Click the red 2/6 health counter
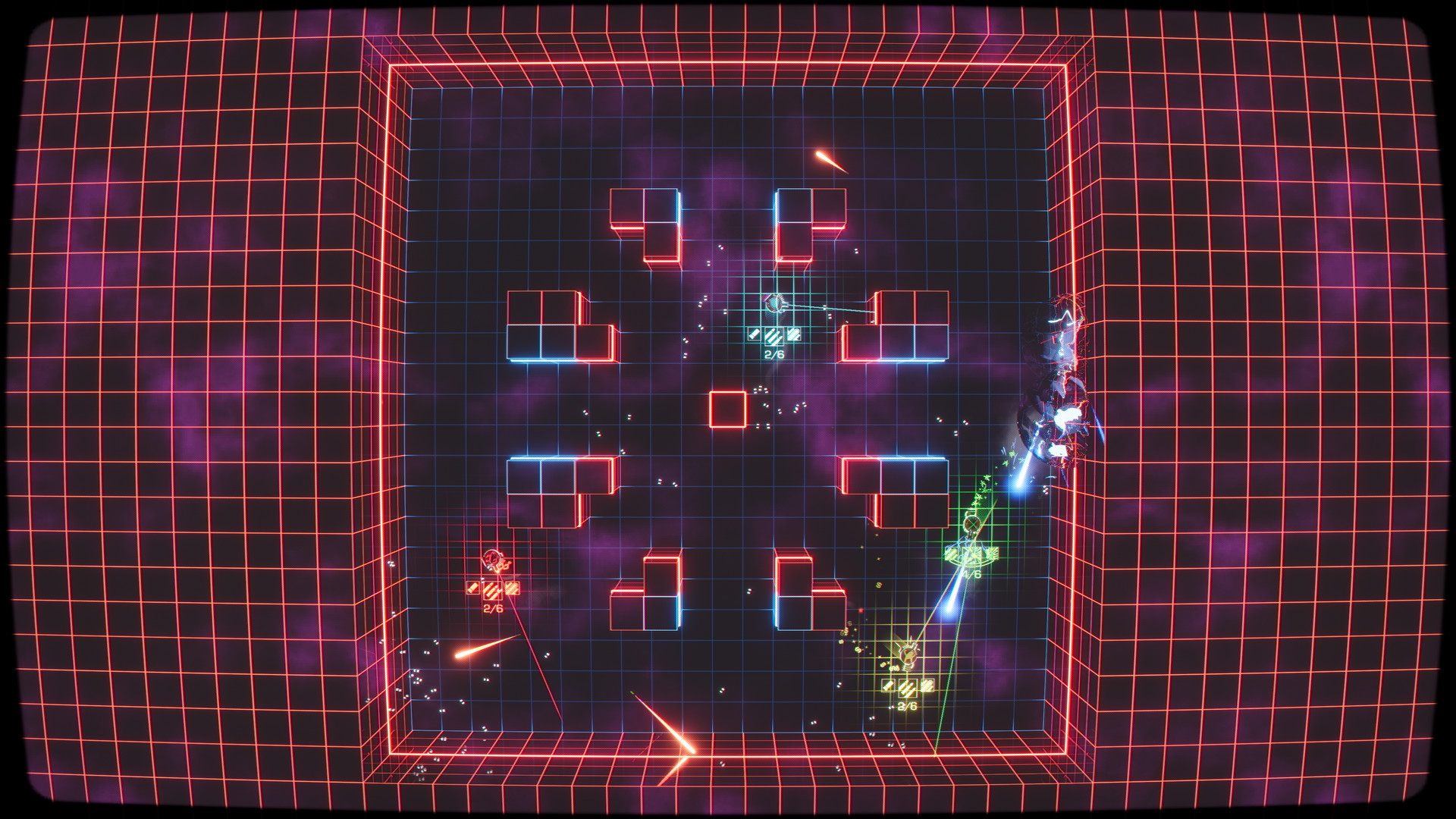Image resolution: width=1456 pixels, height=819 pixels. point(493,607)
